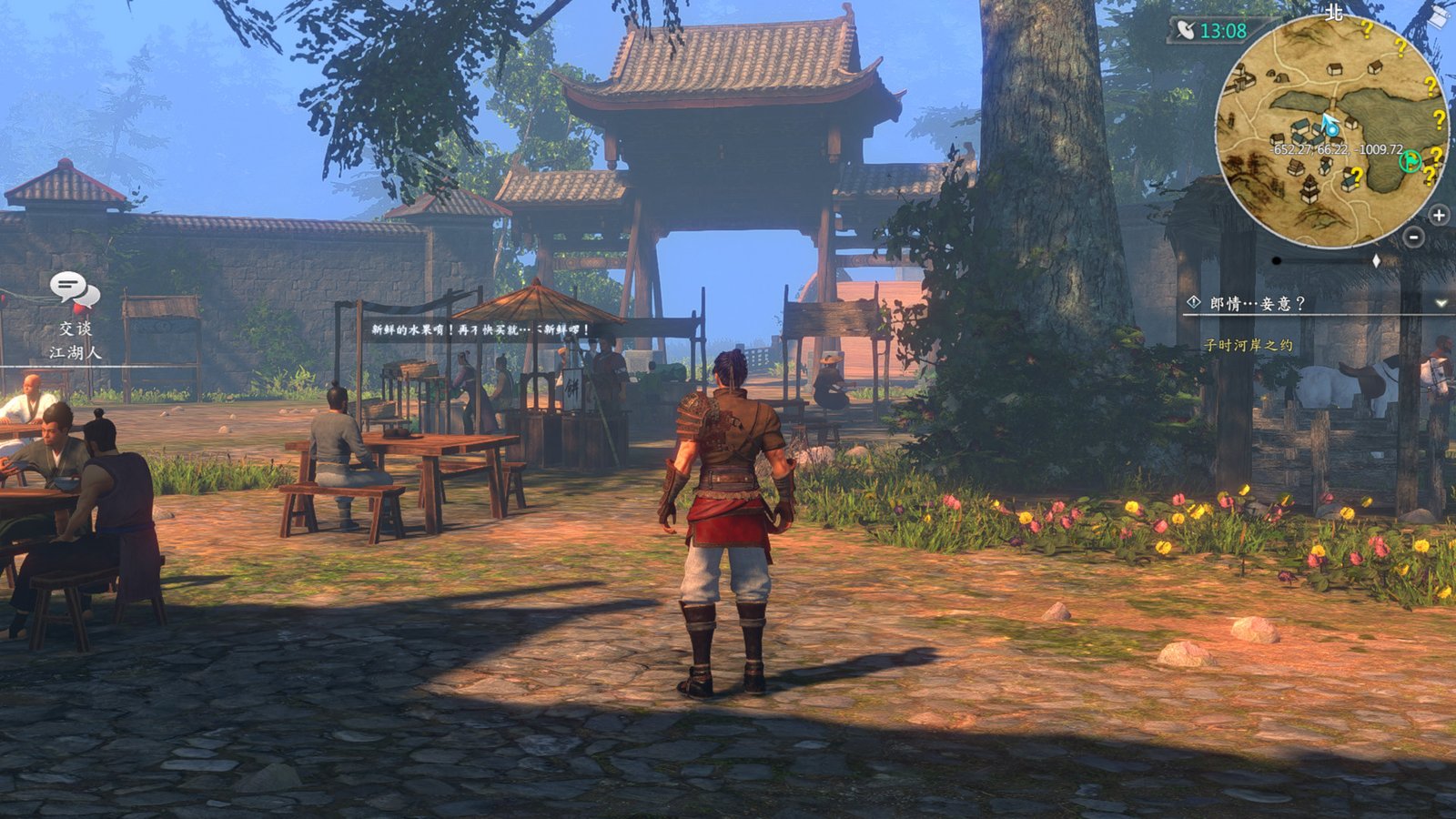Screen dimensions: 1456x819
Task: Click a yellow question mark on the minimap
Action: point(1367,30)
